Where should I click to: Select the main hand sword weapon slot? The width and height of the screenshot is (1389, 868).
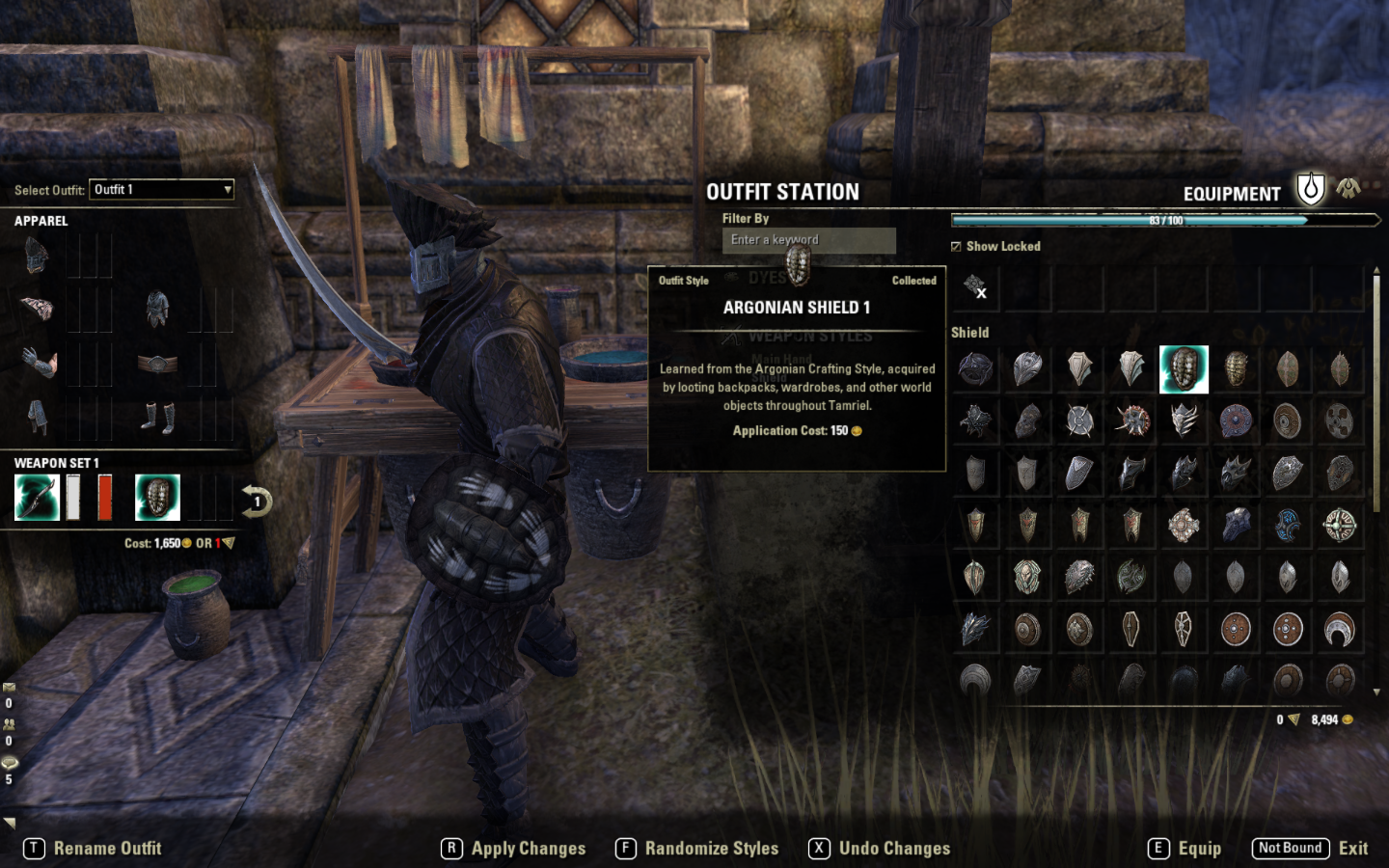[37, 498]
